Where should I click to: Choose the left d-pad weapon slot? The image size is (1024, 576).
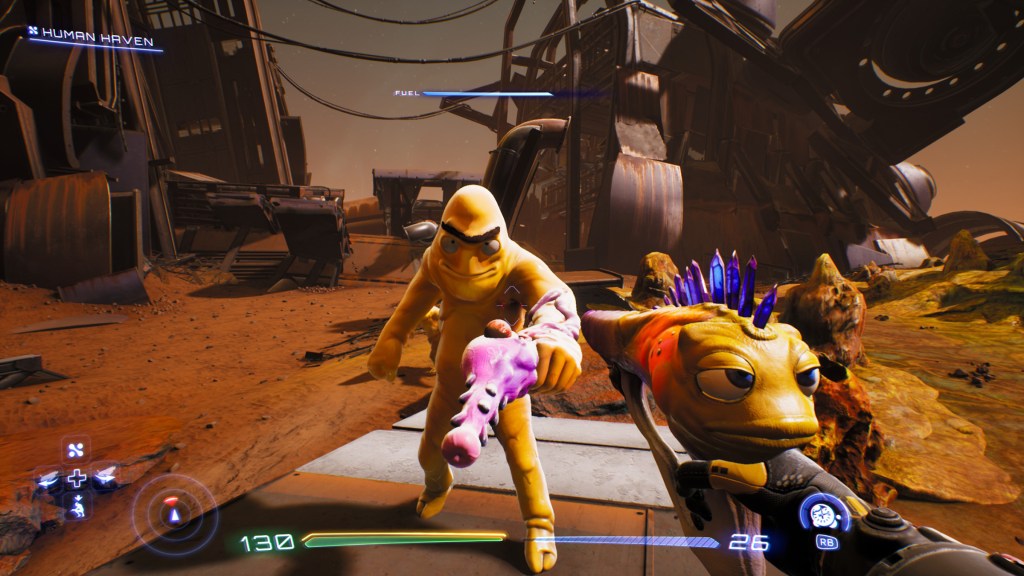[x=46, y=479]
